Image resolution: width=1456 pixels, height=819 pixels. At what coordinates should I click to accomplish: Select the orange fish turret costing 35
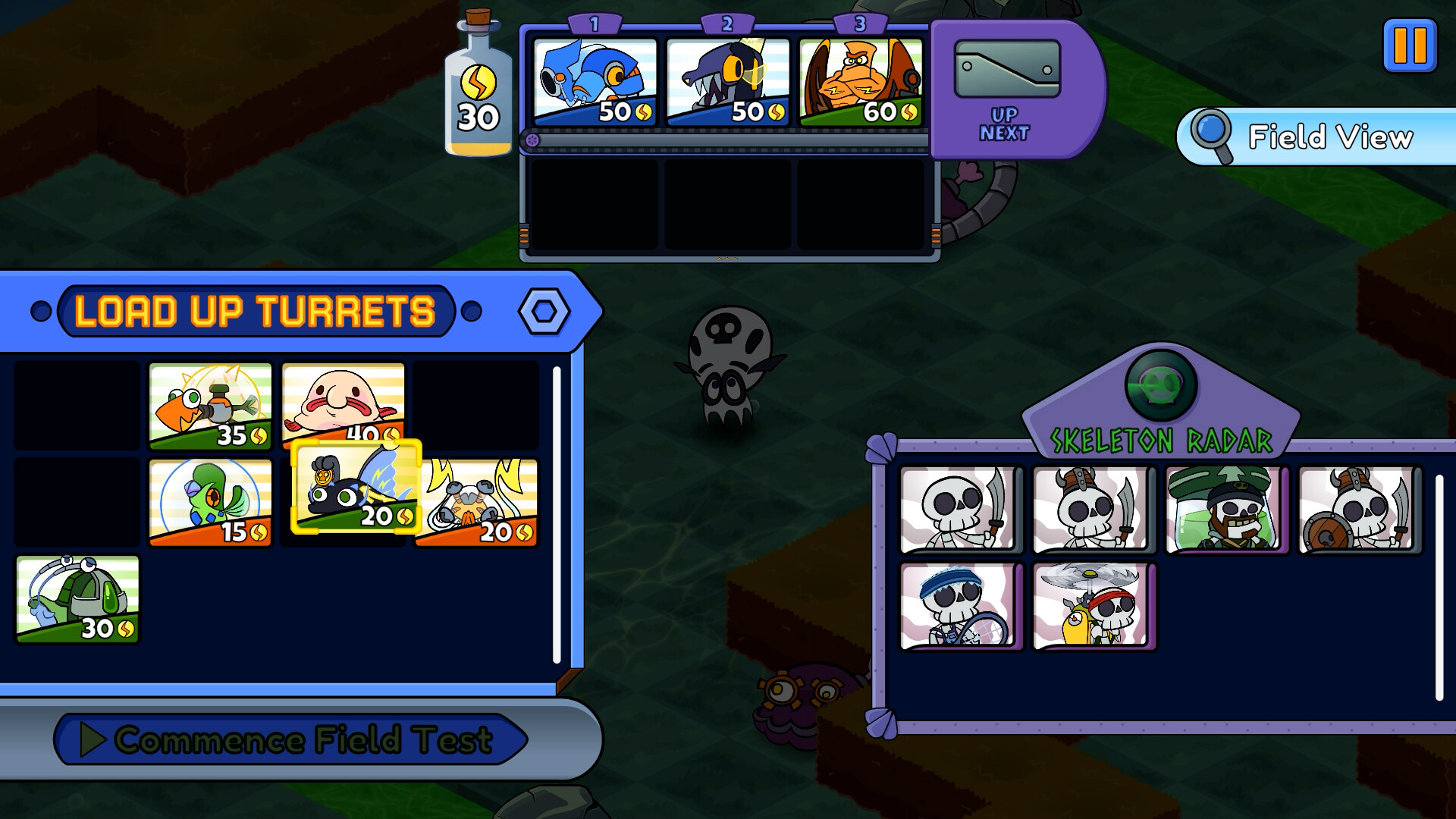tap(210, 403)
